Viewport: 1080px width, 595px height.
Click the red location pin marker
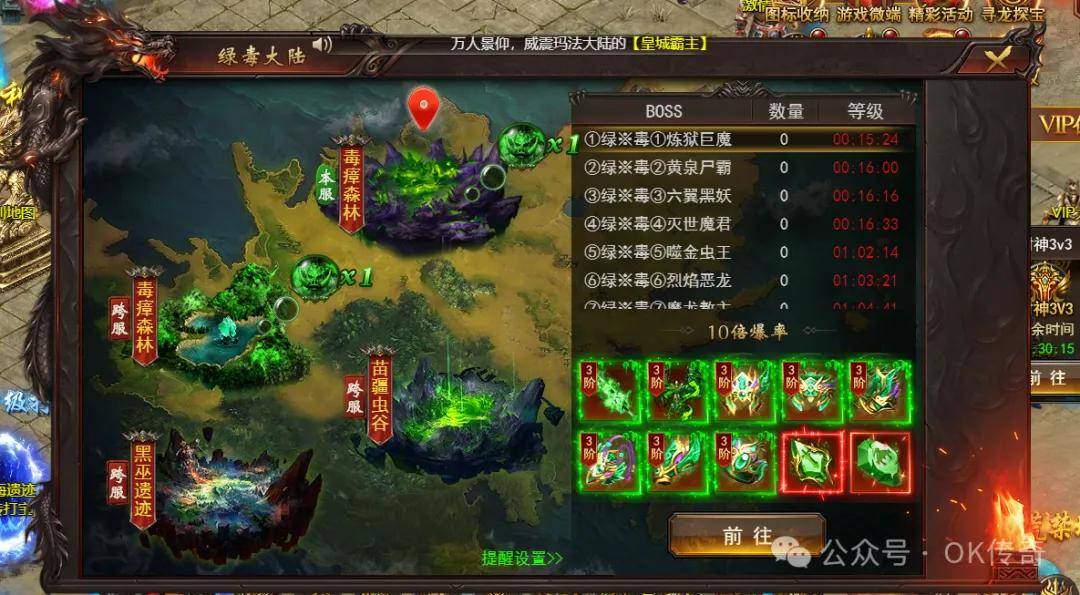coord(425,108)
